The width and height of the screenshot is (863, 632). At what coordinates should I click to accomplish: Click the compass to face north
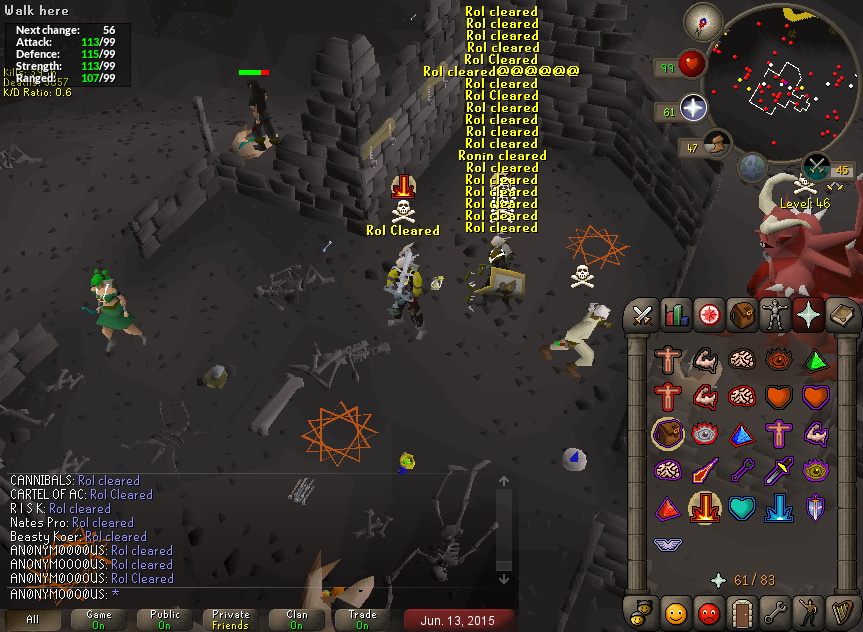pos(703,21)
